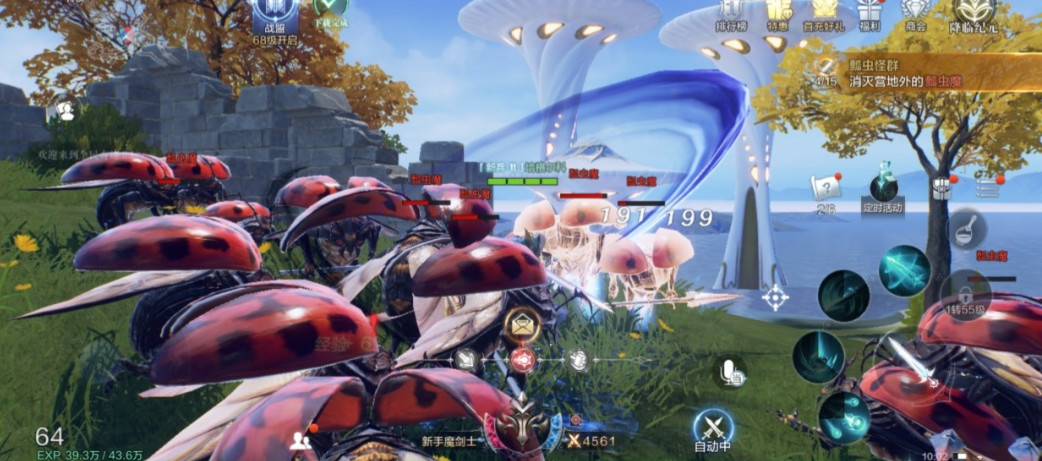Open the 商会 guild shop icon
The width and height of the screenshot is (1042, 461).
click(914, 12)
